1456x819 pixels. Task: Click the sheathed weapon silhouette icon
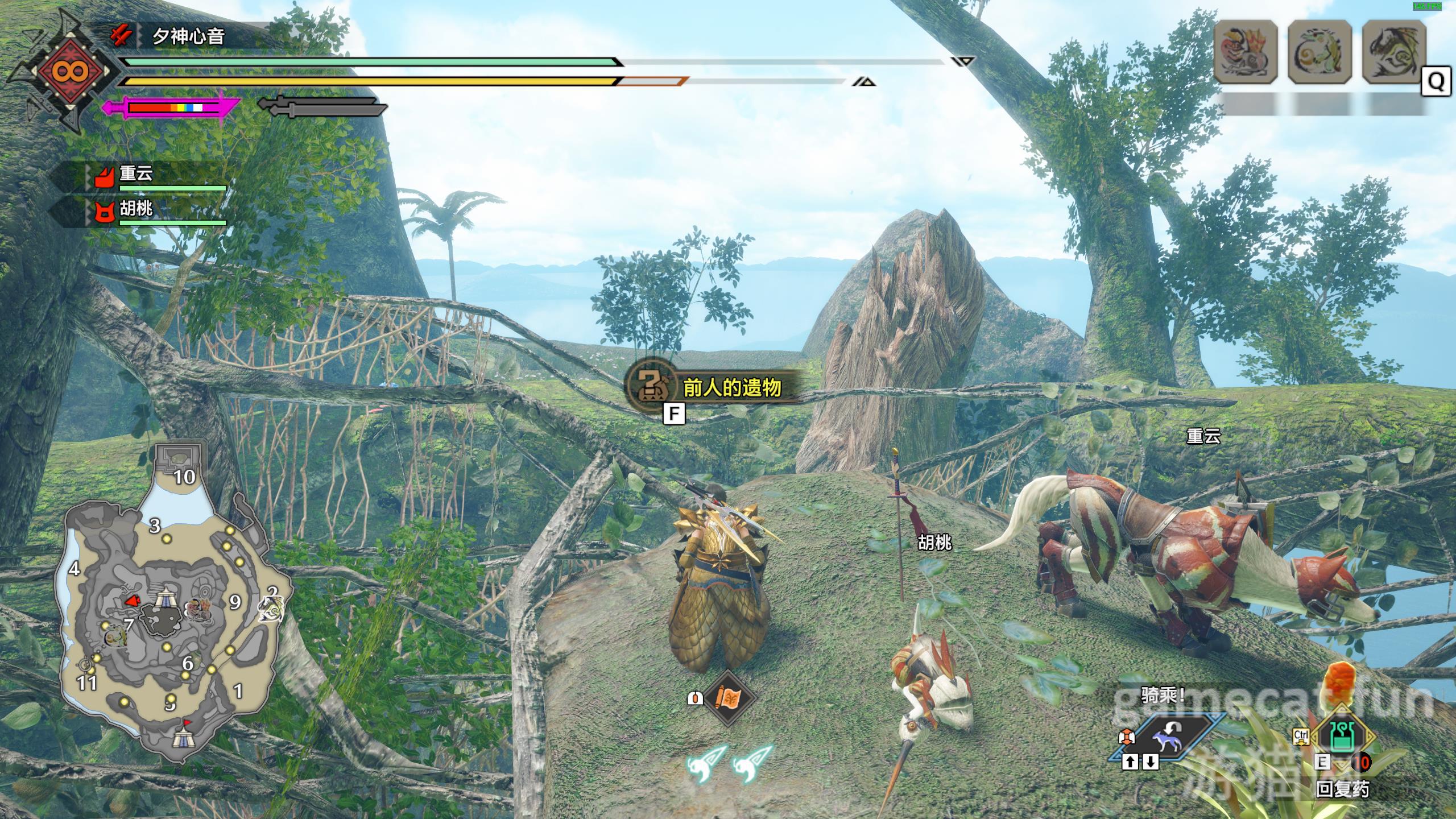tap(322, 106)
